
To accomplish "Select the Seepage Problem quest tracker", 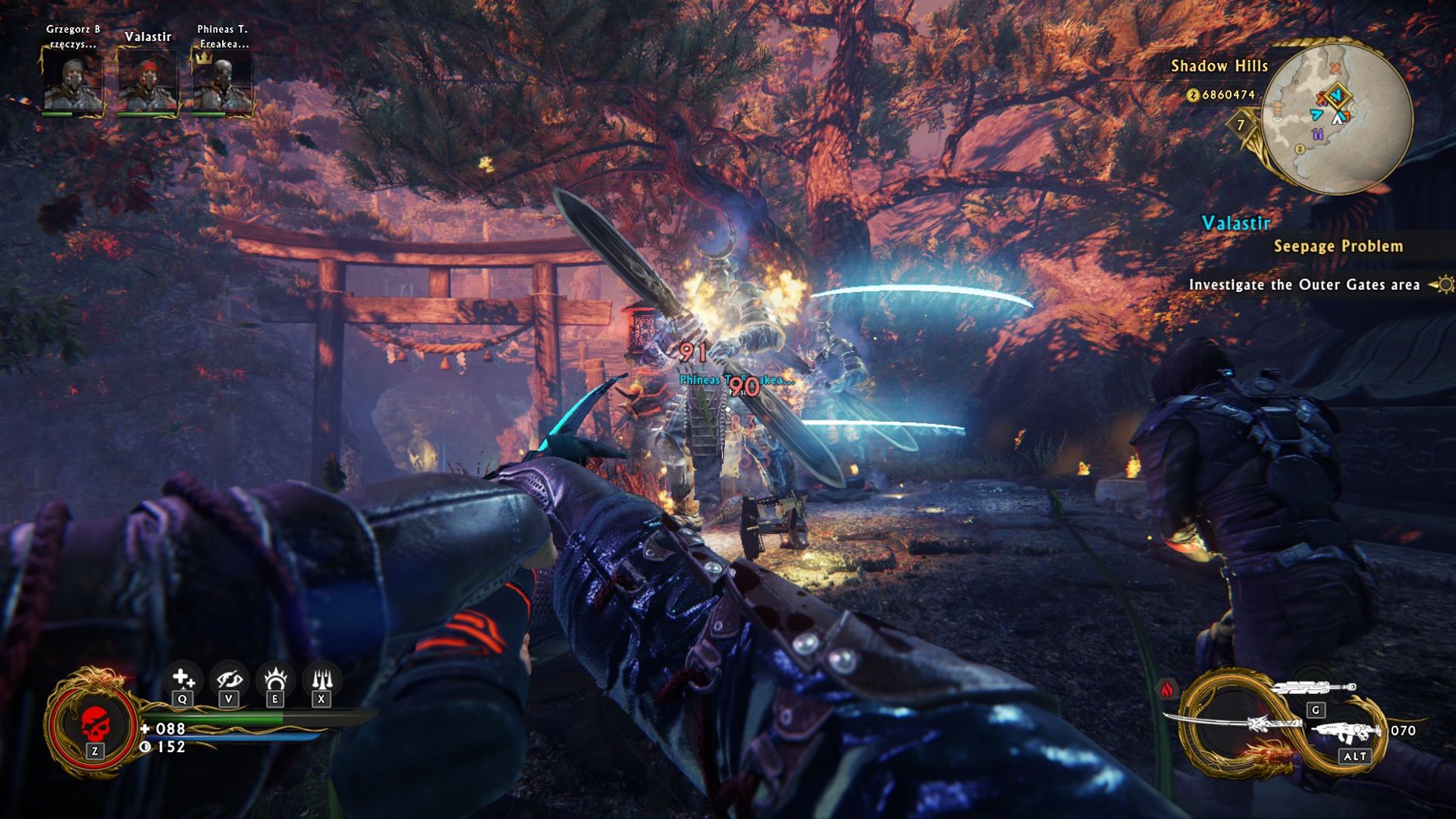I will 1337,246.
